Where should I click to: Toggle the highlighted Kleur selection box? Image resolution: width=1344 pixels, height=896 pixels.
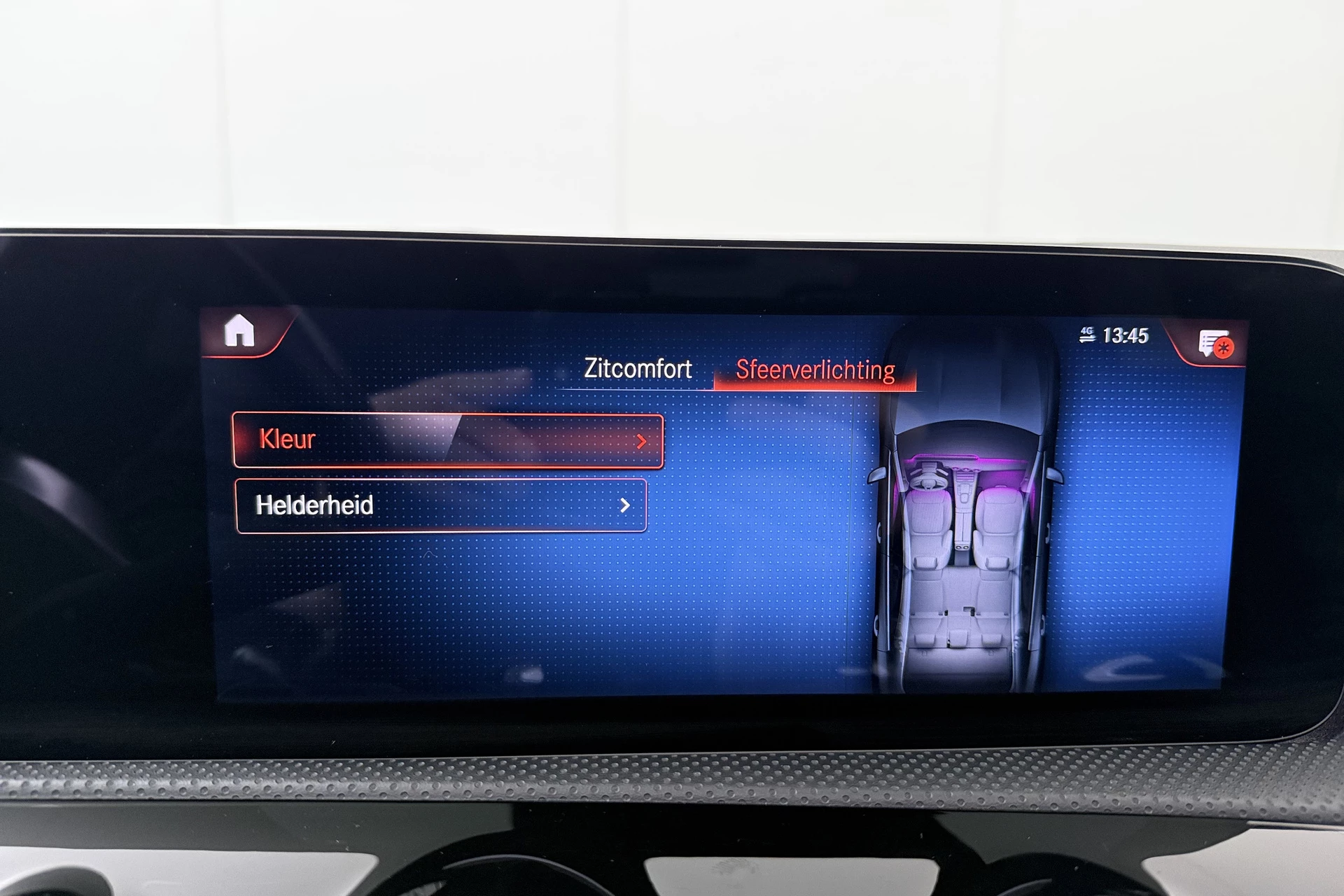[448, 440]
